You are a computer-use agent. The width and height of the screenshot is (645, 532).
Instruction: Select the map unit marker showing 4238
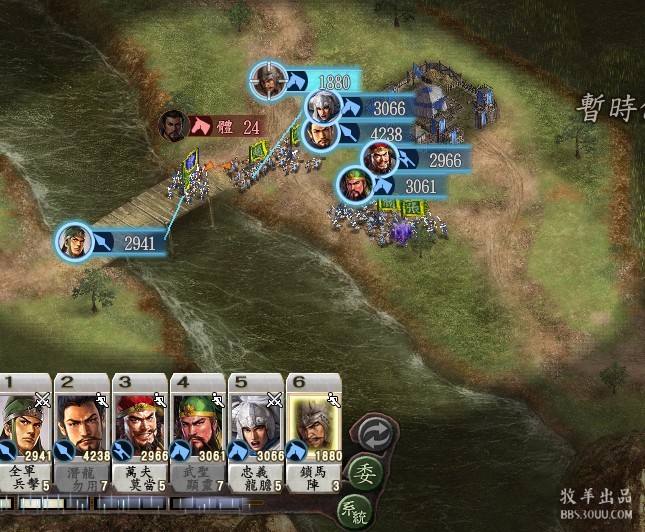320,134
